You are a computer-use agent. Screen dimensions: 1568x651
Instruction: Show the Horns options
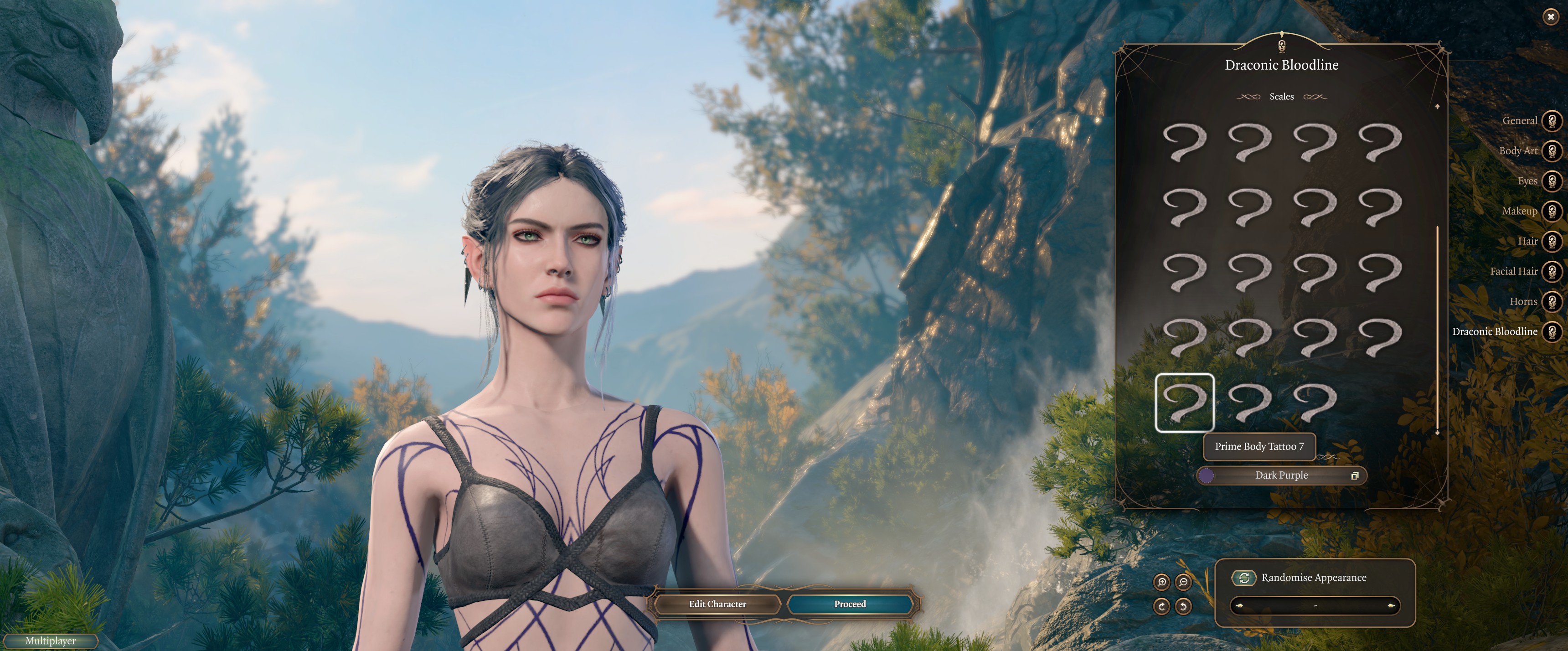point(1552,301)
